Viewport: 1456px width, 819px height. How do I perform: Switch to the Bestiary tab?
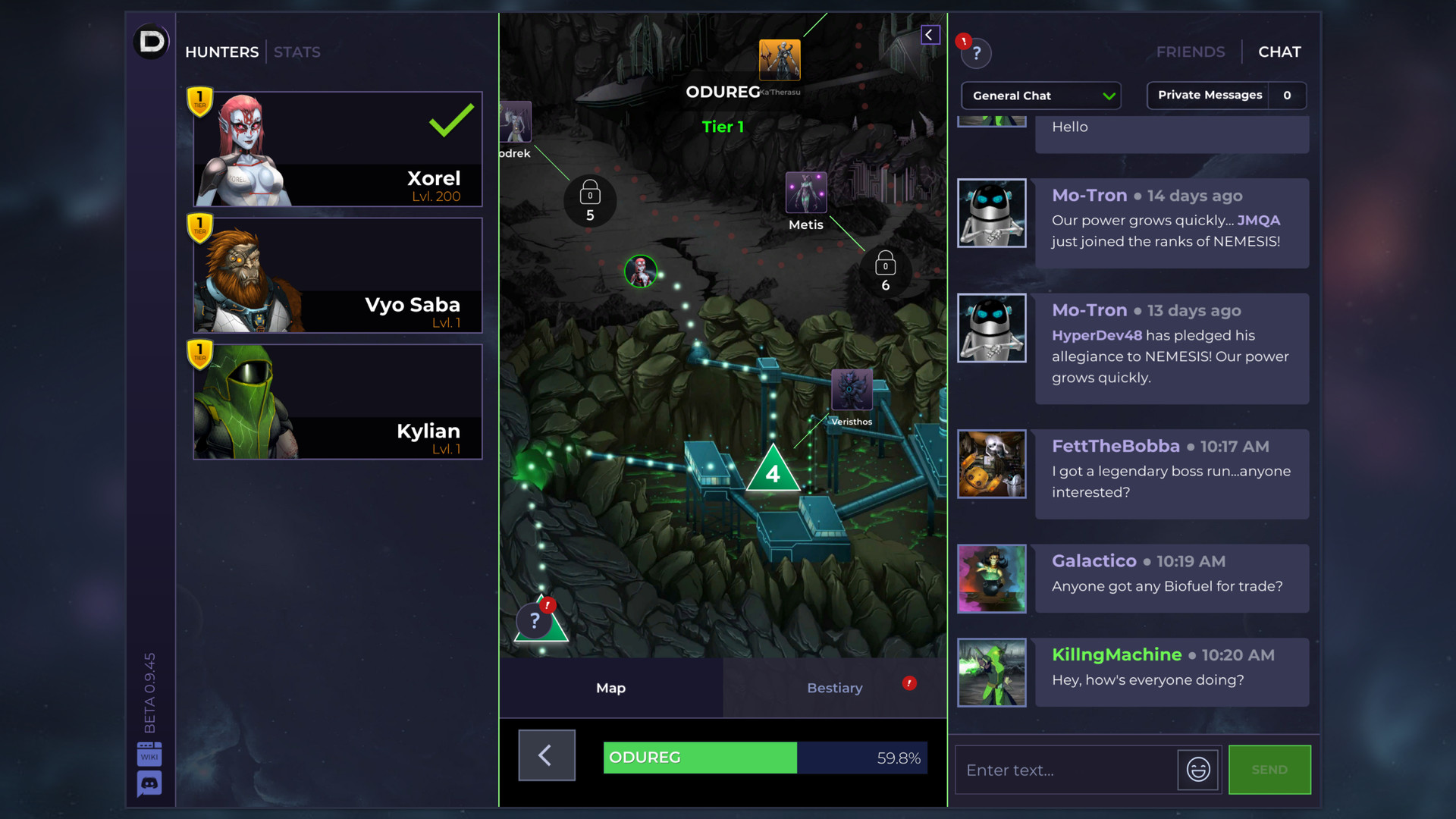click(834, 688)
